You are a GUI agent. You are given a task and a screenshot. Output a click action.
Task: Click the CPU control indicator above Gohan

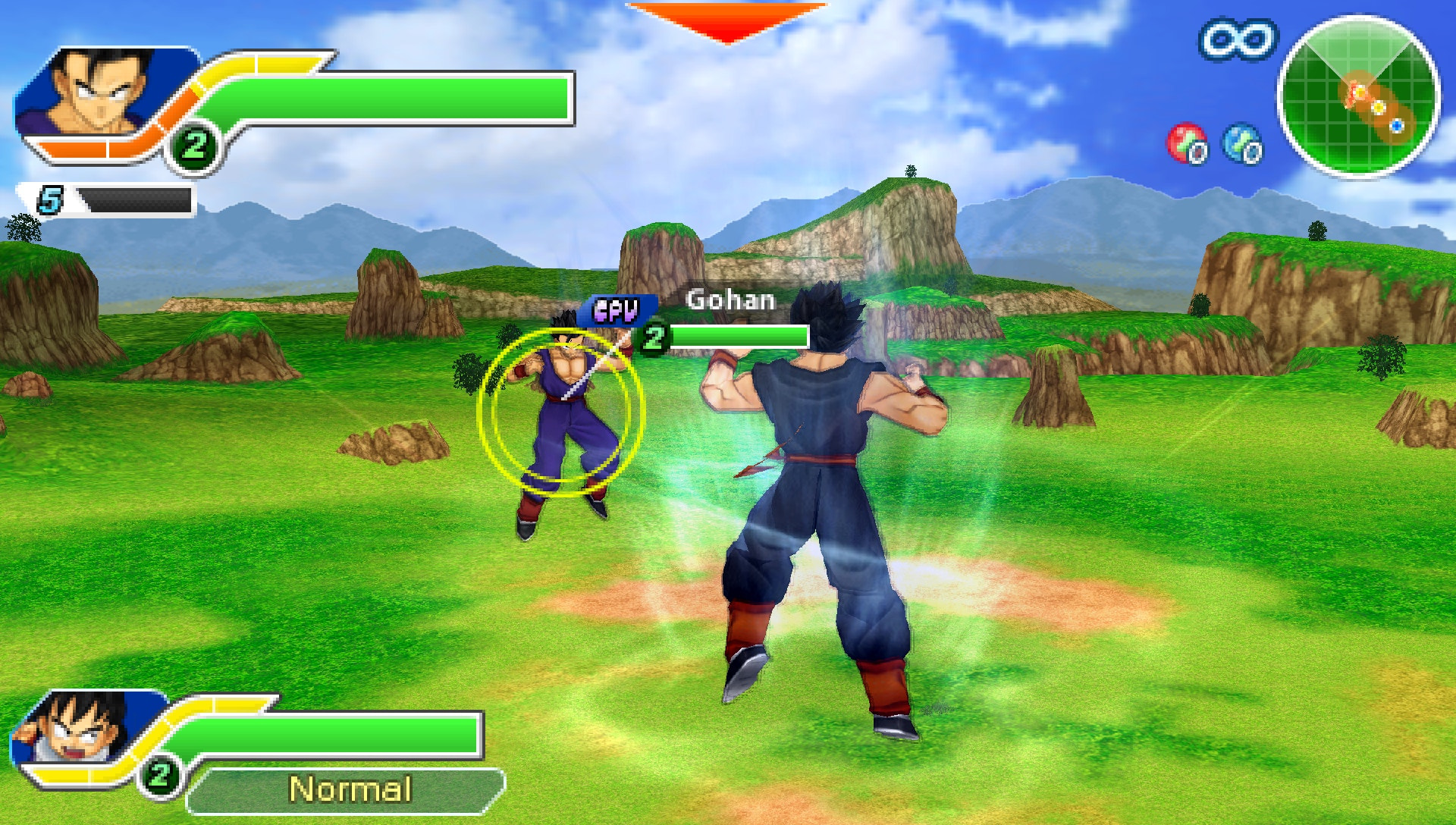[x=616, y=309]
